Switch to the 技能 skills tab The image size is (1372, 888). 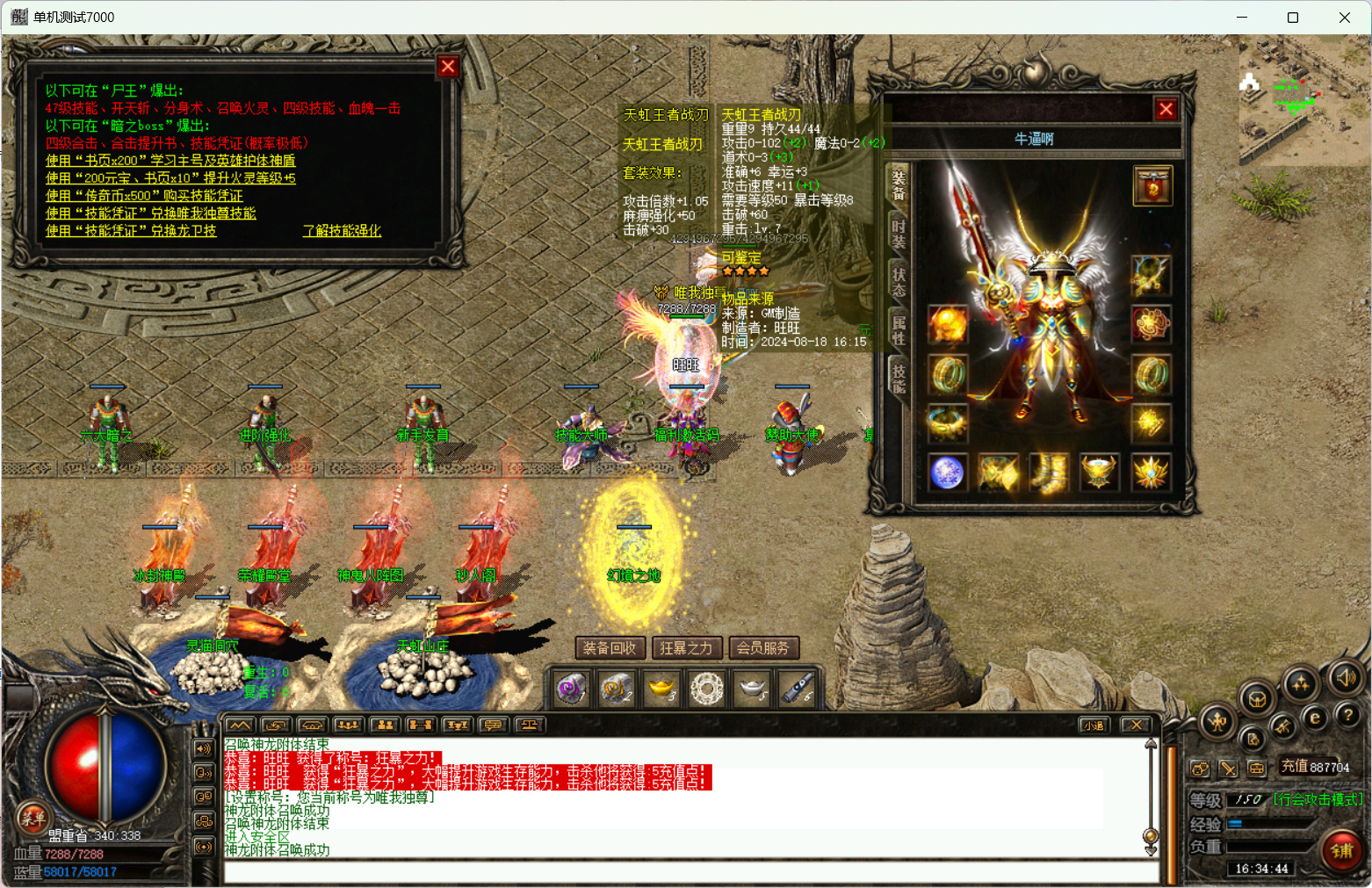point(899,378)
